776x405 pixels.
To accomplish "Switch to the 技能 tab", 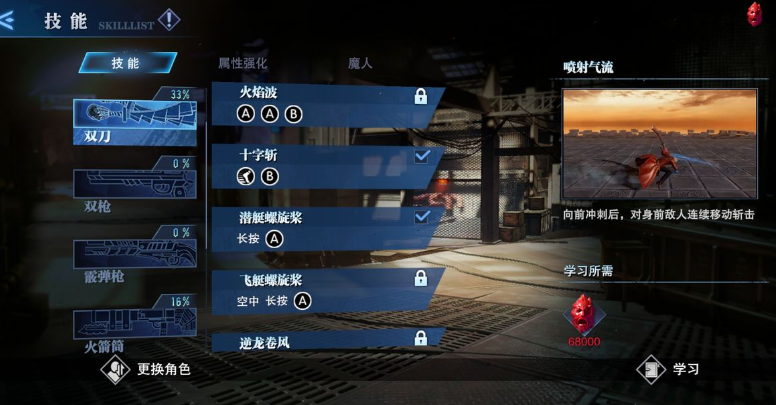I will (x=127, y=62).
